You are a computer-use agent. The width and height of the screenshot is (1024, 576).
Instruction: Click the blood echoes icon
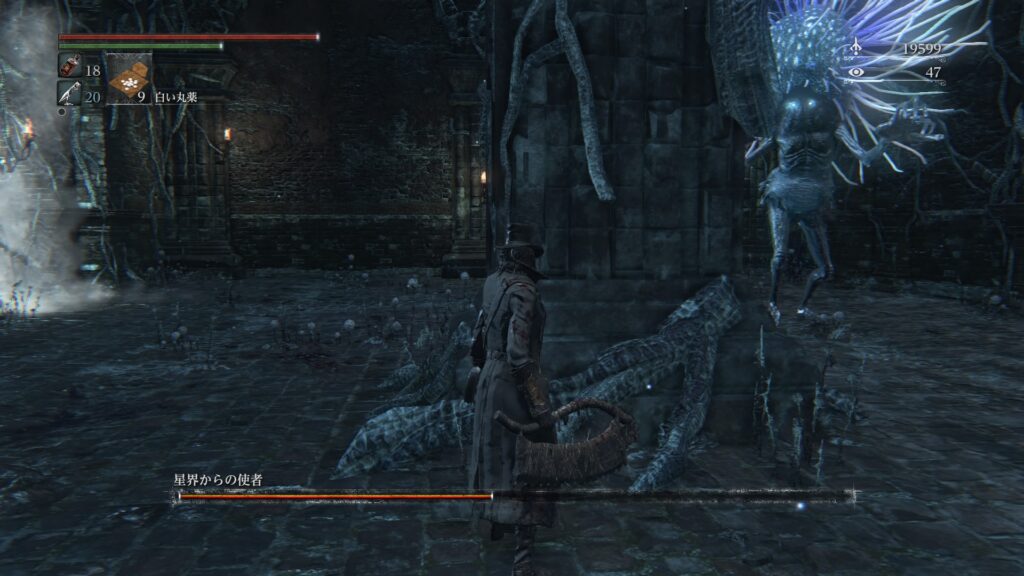pyautogui.click(x=855, y=47)
